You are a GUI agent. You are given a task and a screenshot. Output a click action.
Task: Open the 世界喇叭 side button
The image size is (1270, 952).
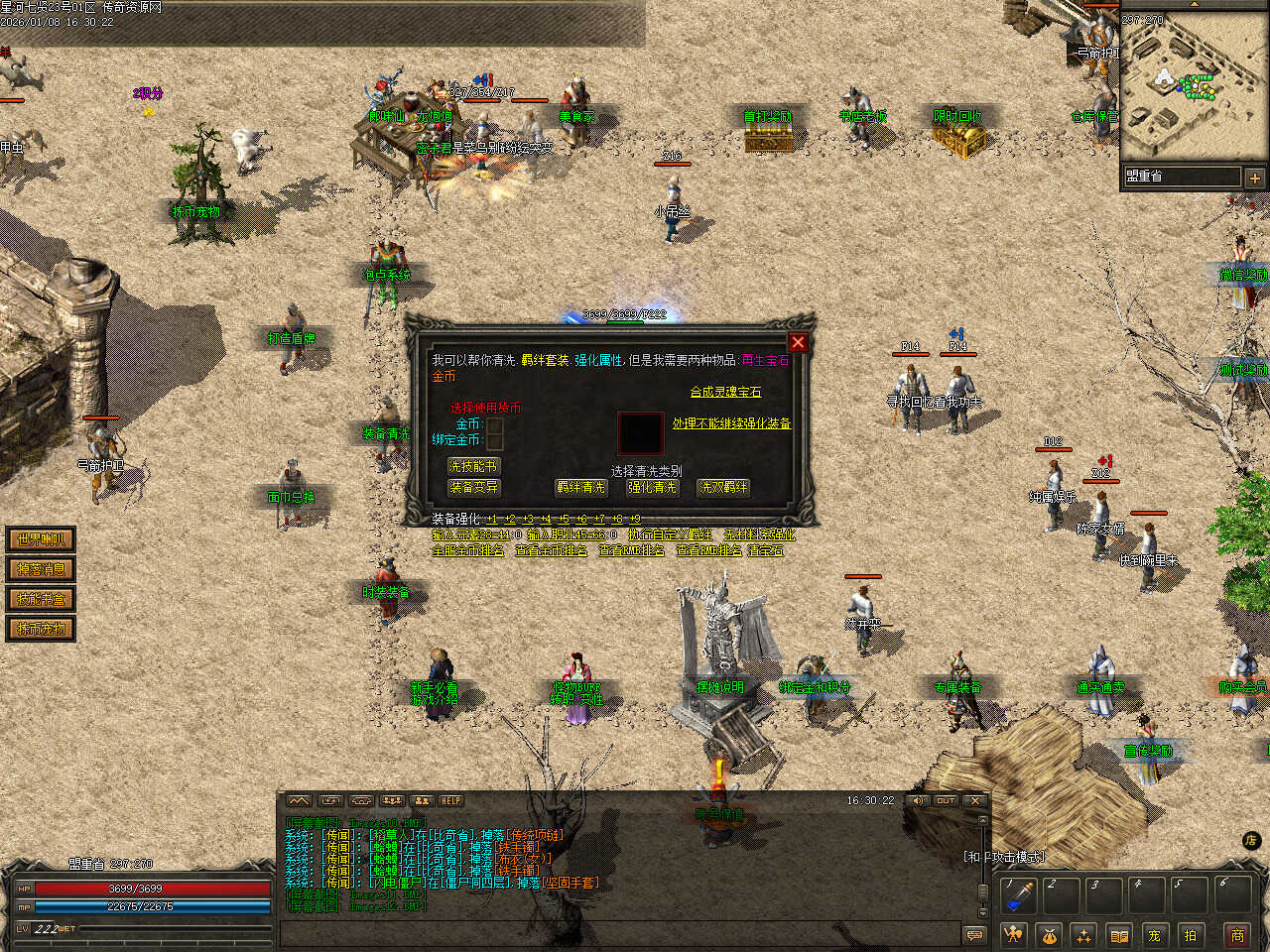(41, 539)
